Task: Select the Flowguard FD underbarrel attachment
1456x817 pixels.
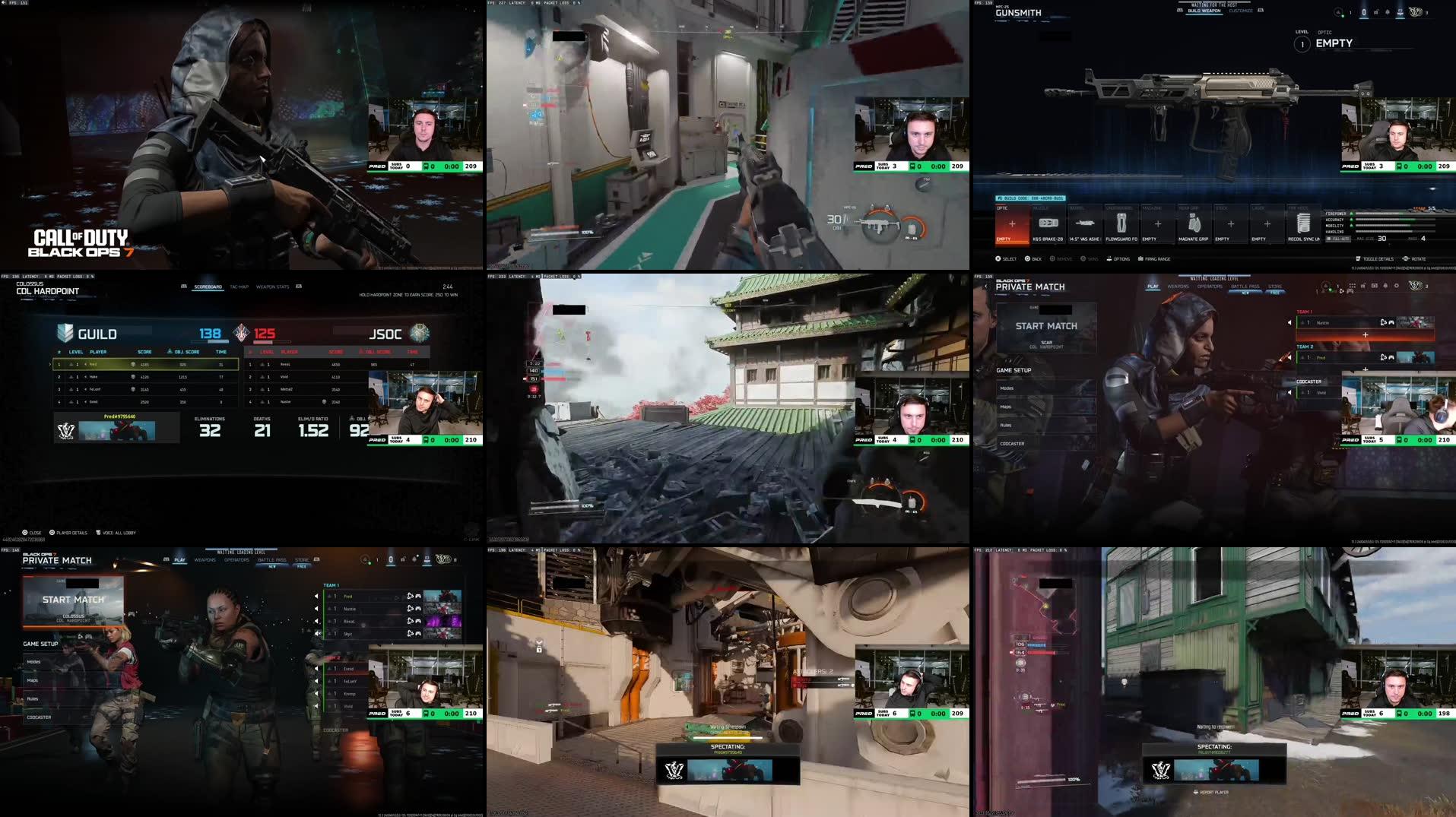Action: click(1121, 225)
